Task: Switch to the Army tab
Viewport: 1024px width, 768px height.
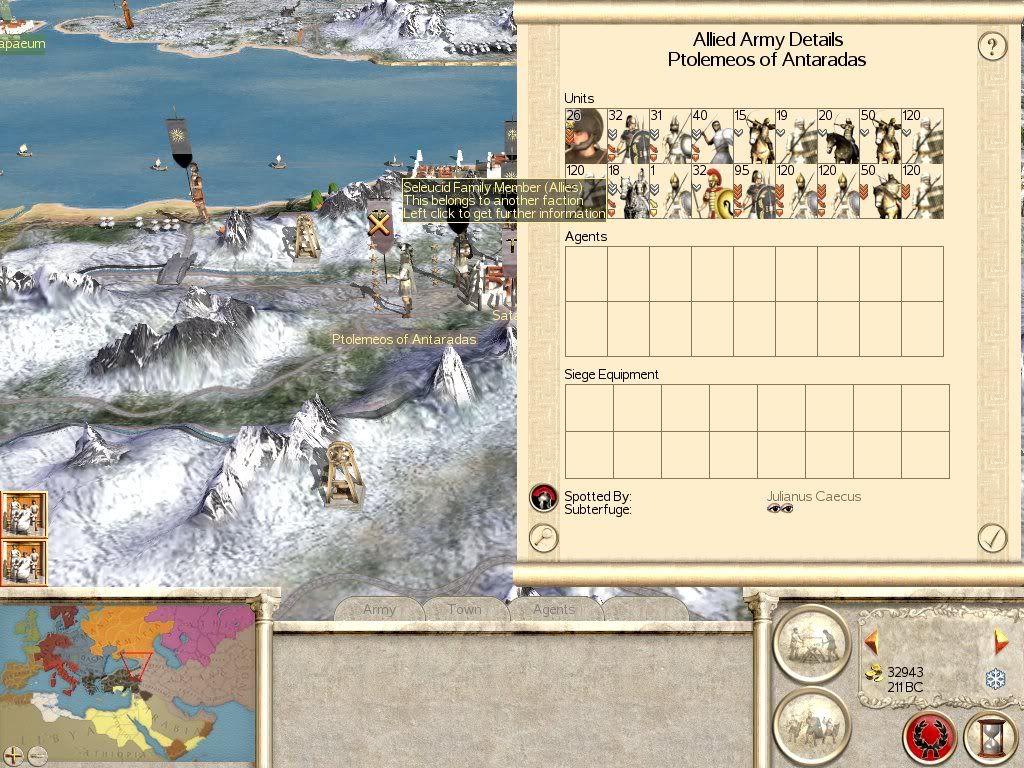Action: coord(379,609)
